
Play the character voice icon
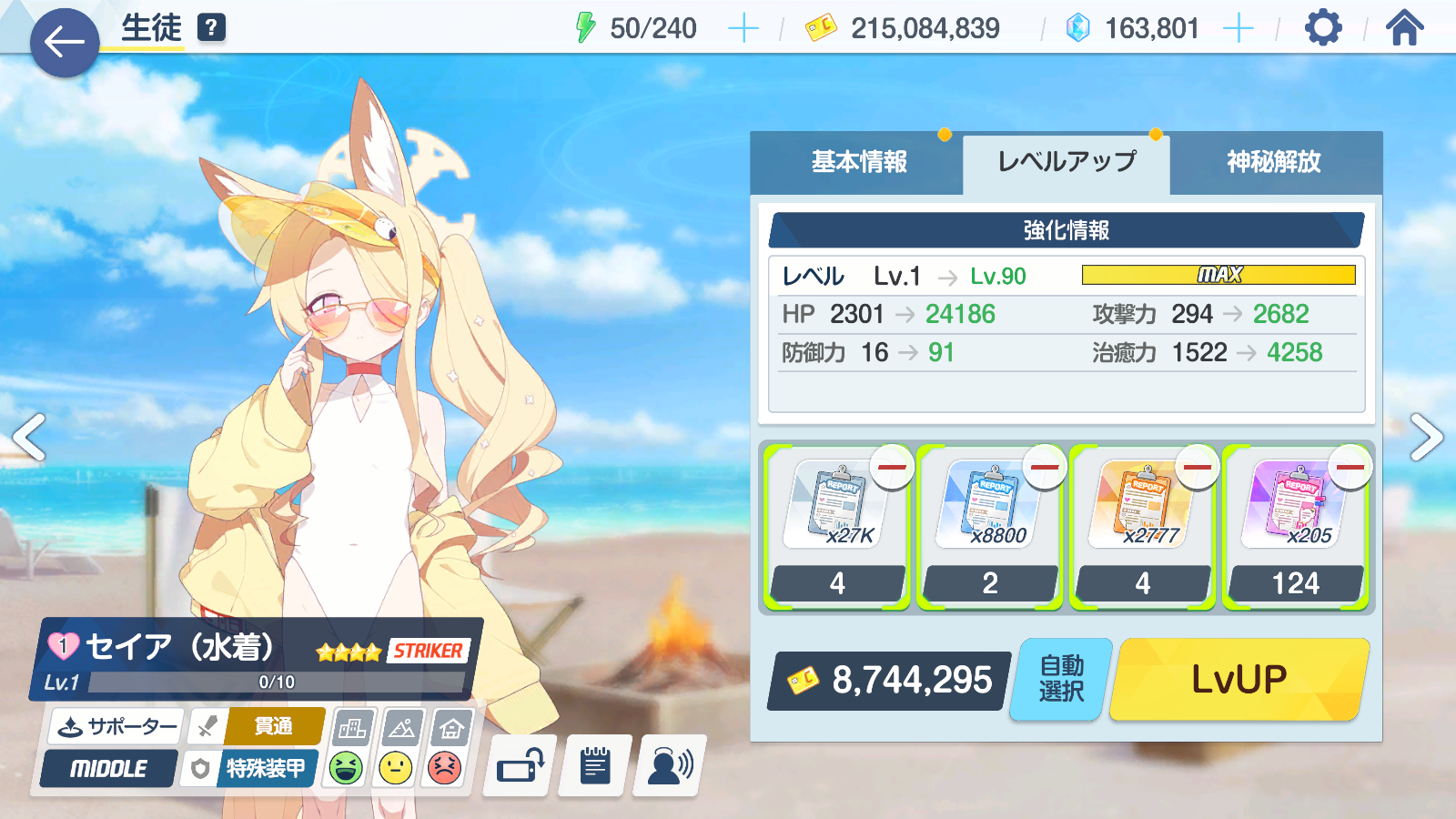click(670, 766)
